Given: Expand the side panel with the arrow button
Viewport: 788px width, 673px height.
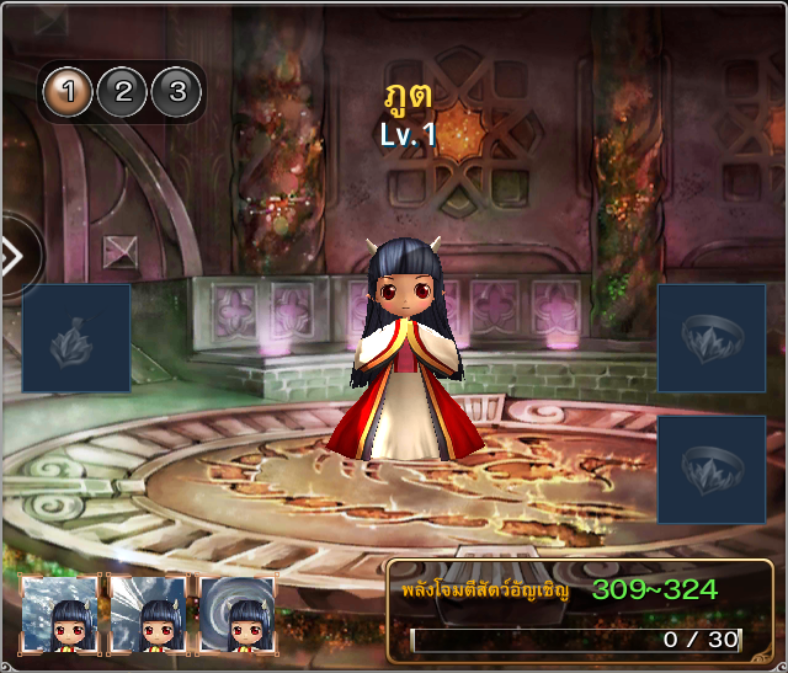Looking at the screenshot, I should [x=14, y=257].
